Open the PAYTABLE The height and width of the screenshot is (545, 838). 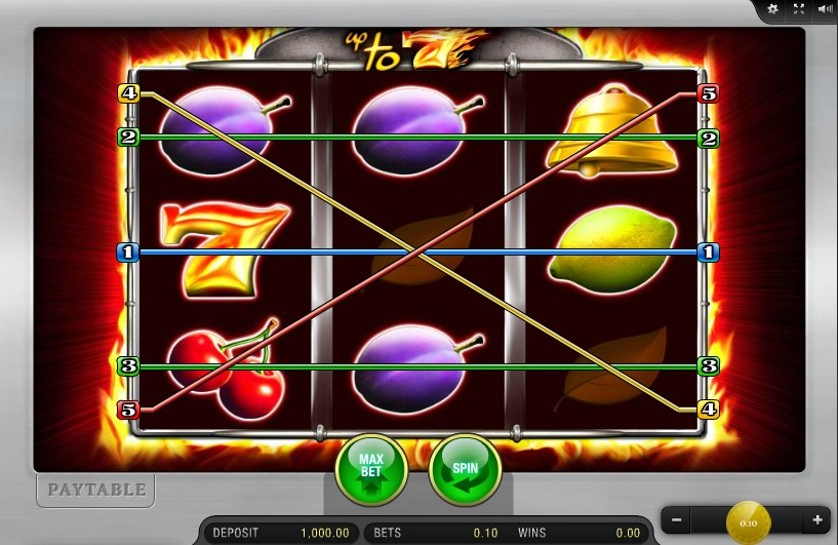pyautogui.click(x=97, y=490)
